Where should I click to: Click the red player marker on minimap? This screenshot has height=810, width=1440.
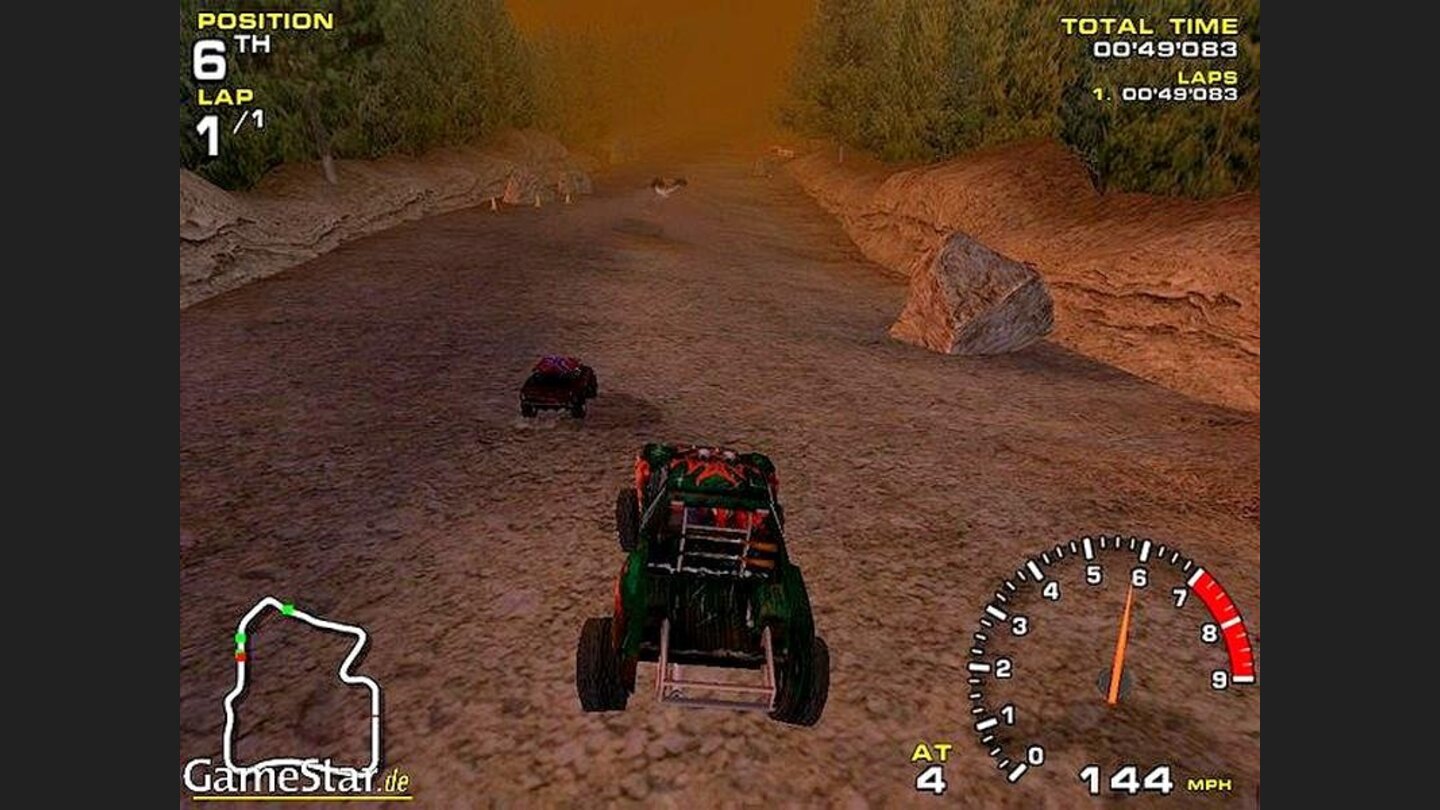point(240,656)
